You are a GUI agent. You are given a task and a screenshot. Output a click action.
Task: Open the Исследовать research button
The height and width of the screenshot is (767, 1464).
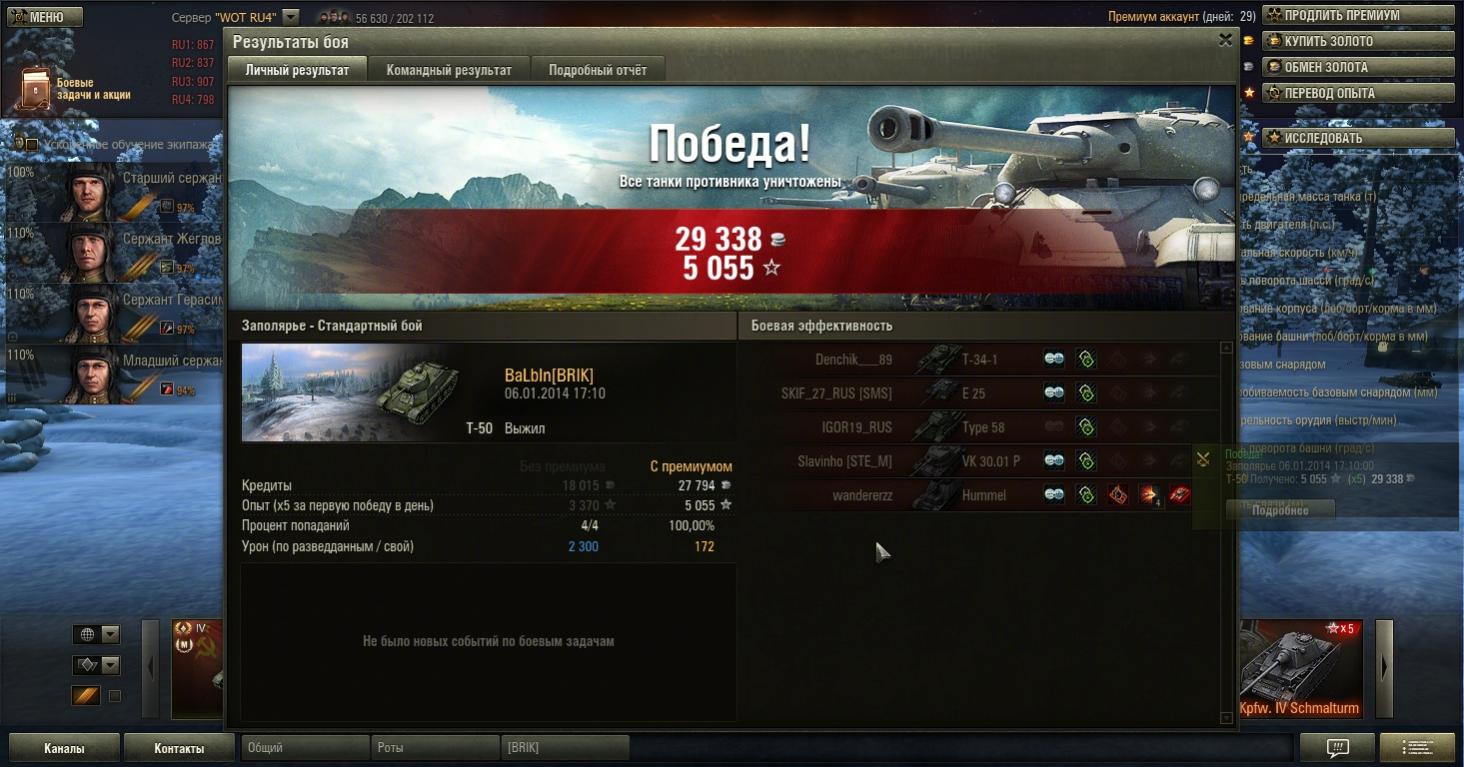click(1357, 138)
